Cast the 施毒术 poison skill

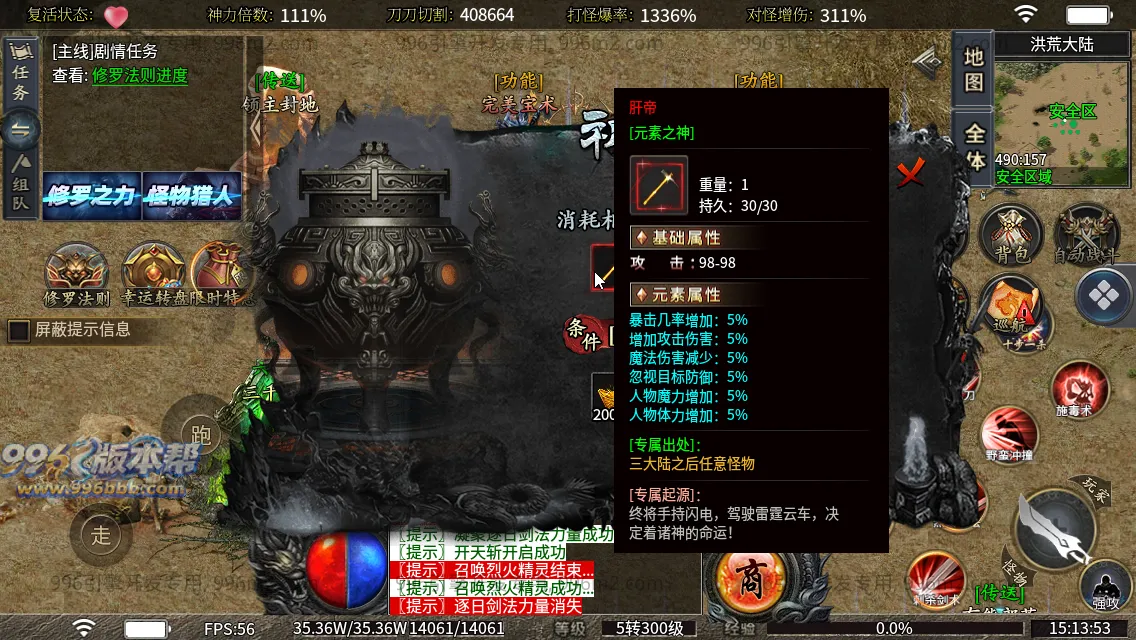point(1079,390)
